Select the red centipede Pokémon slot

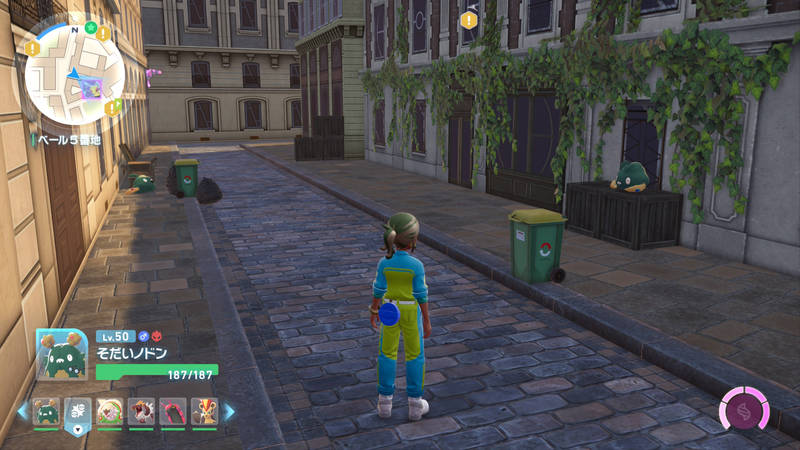pyautogui.click(x=173, y=411)
